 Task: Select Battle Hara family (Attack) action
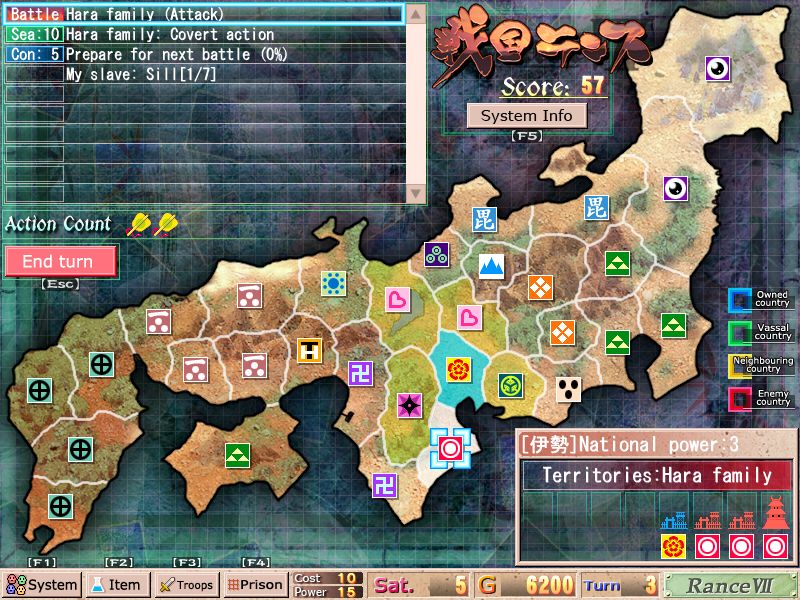click(x=204, y=15)
